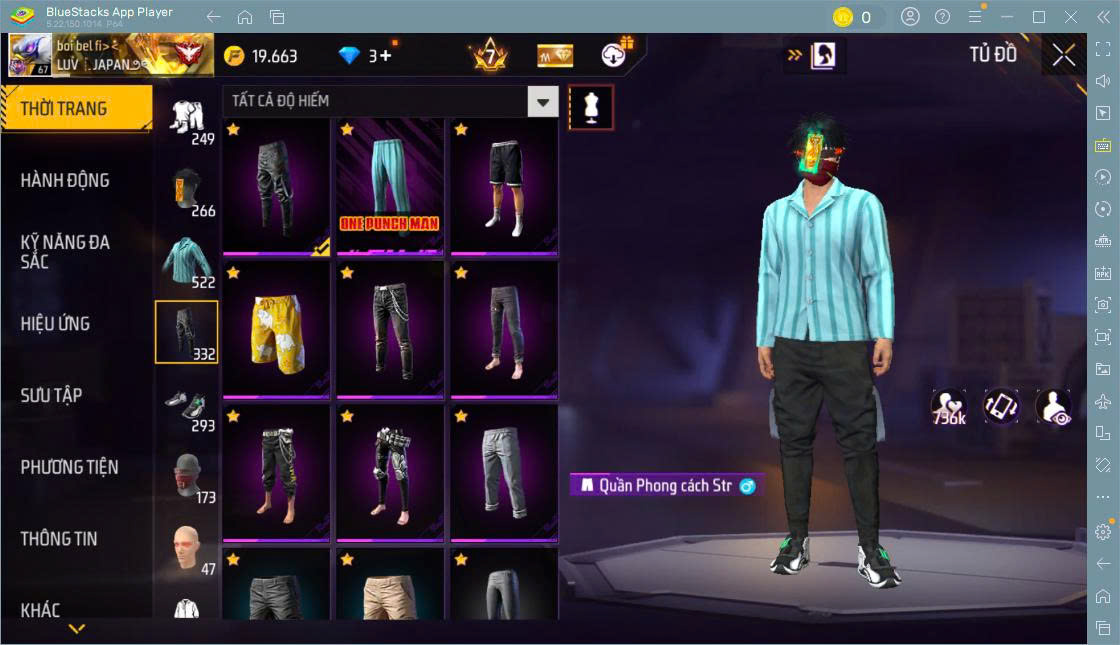Switch to the shirts category with 522 items

pyautogui.click(x=187, y=262)
